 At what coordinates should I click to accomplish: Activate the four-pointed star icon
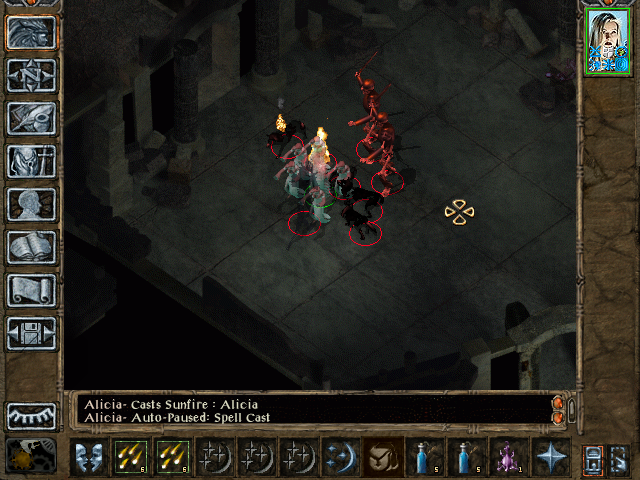tap(550, 456)
